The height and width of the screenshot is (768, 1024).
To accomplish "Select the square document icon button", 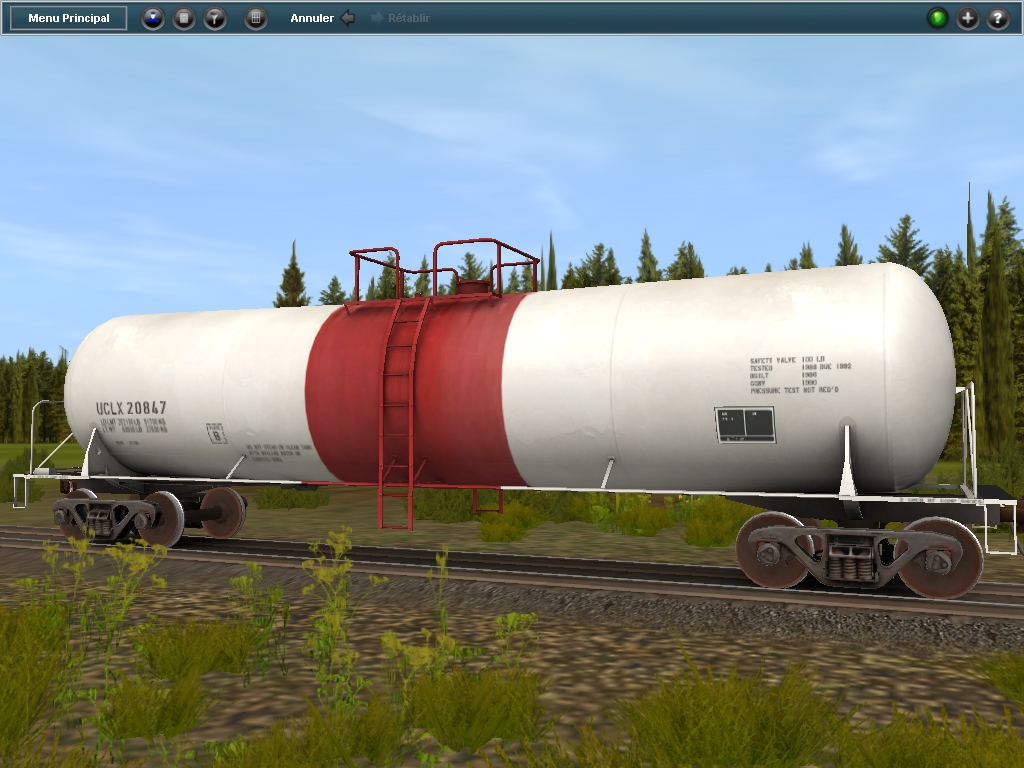I will [x=184, y=18].
